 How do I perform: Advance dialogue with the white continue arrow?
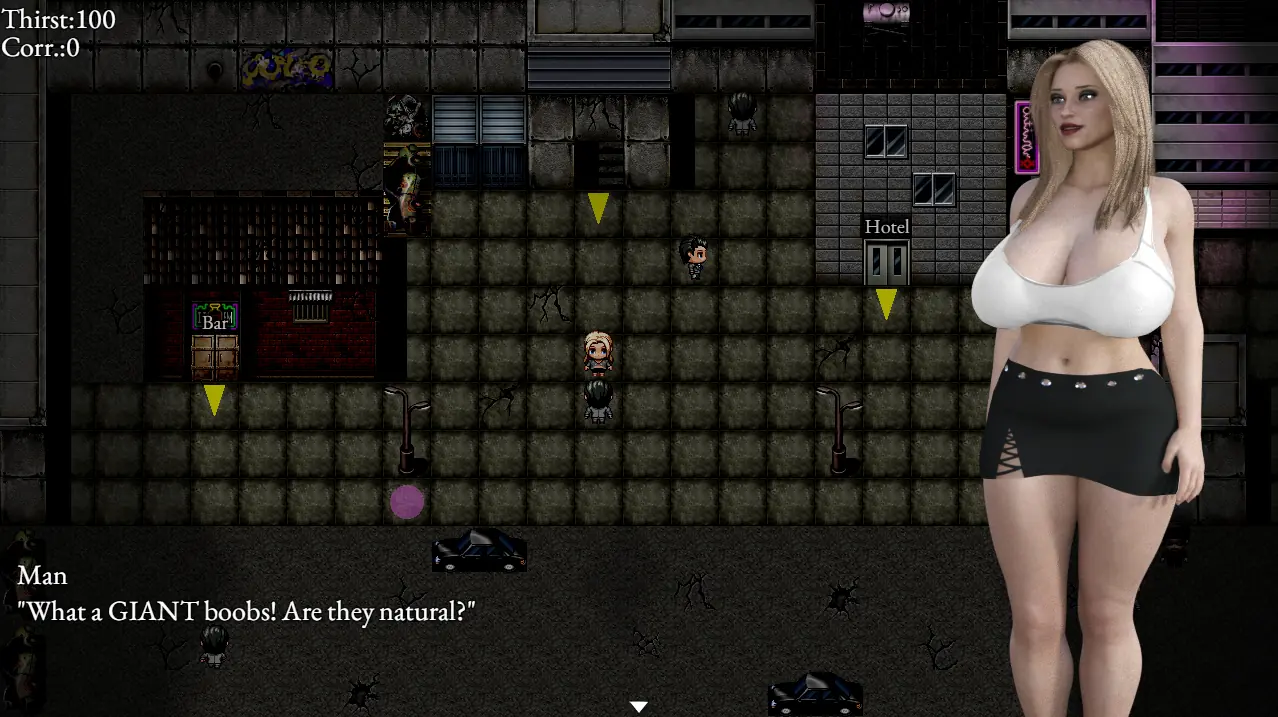point(639,707)
